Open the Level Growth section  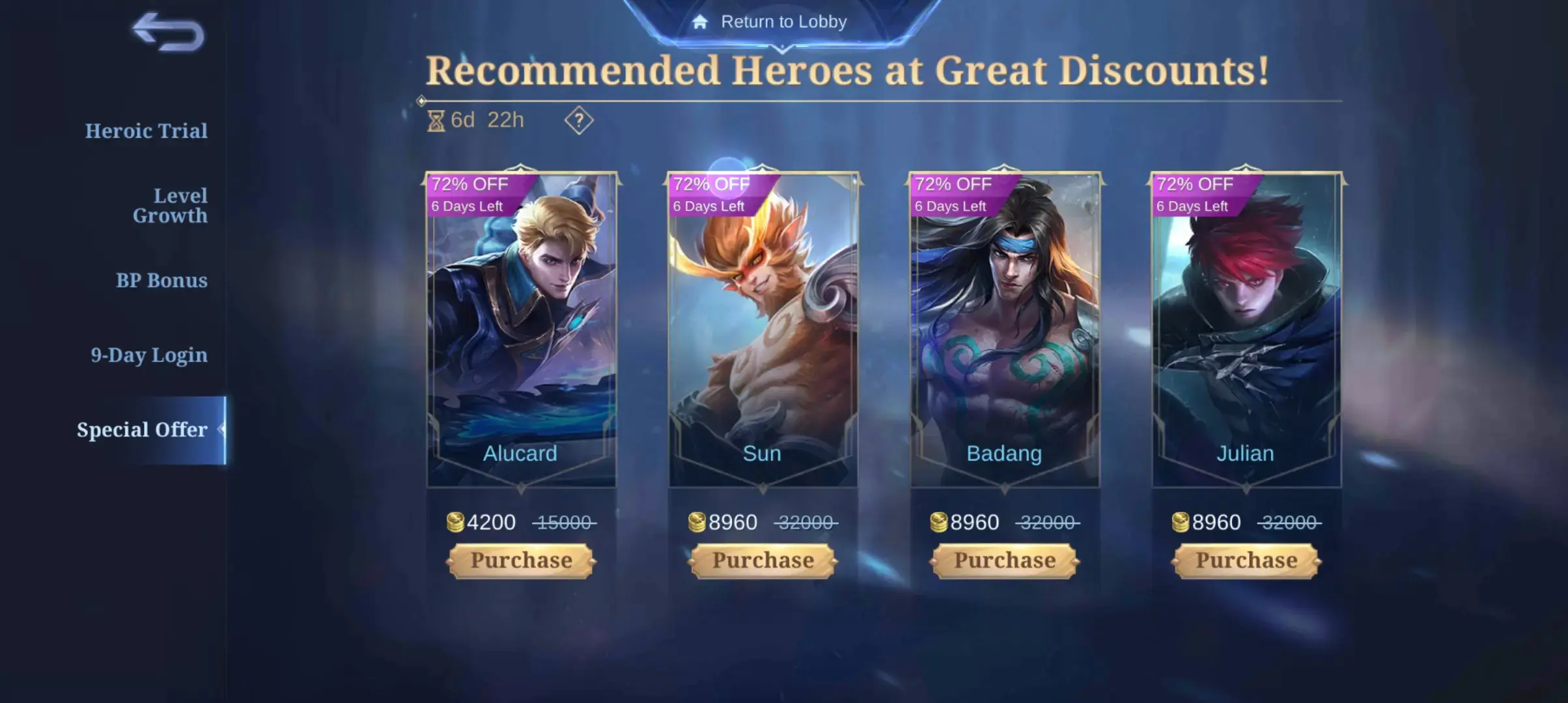170,205
